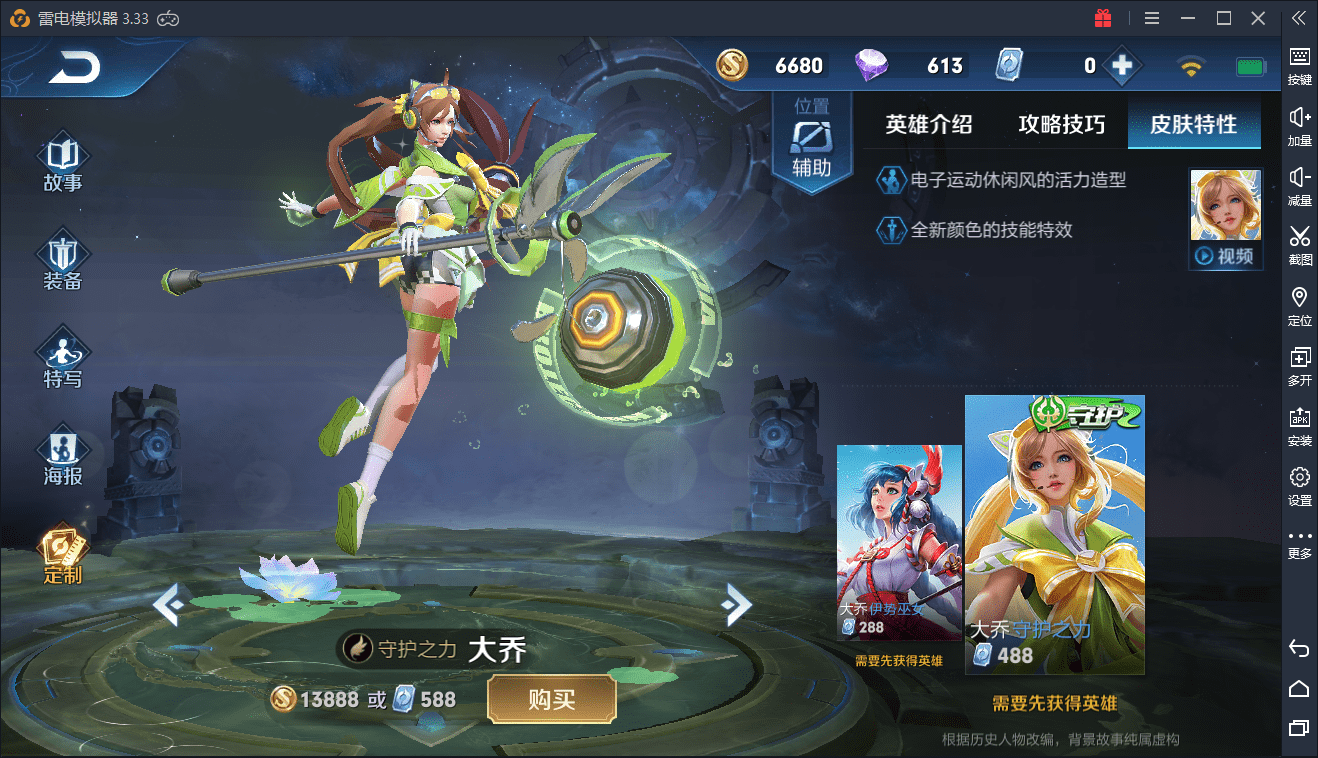The width and height of the screenshot is (1318, 758).
Task: Open the 海报 (poster) view
Action: (x=62, y=453)
